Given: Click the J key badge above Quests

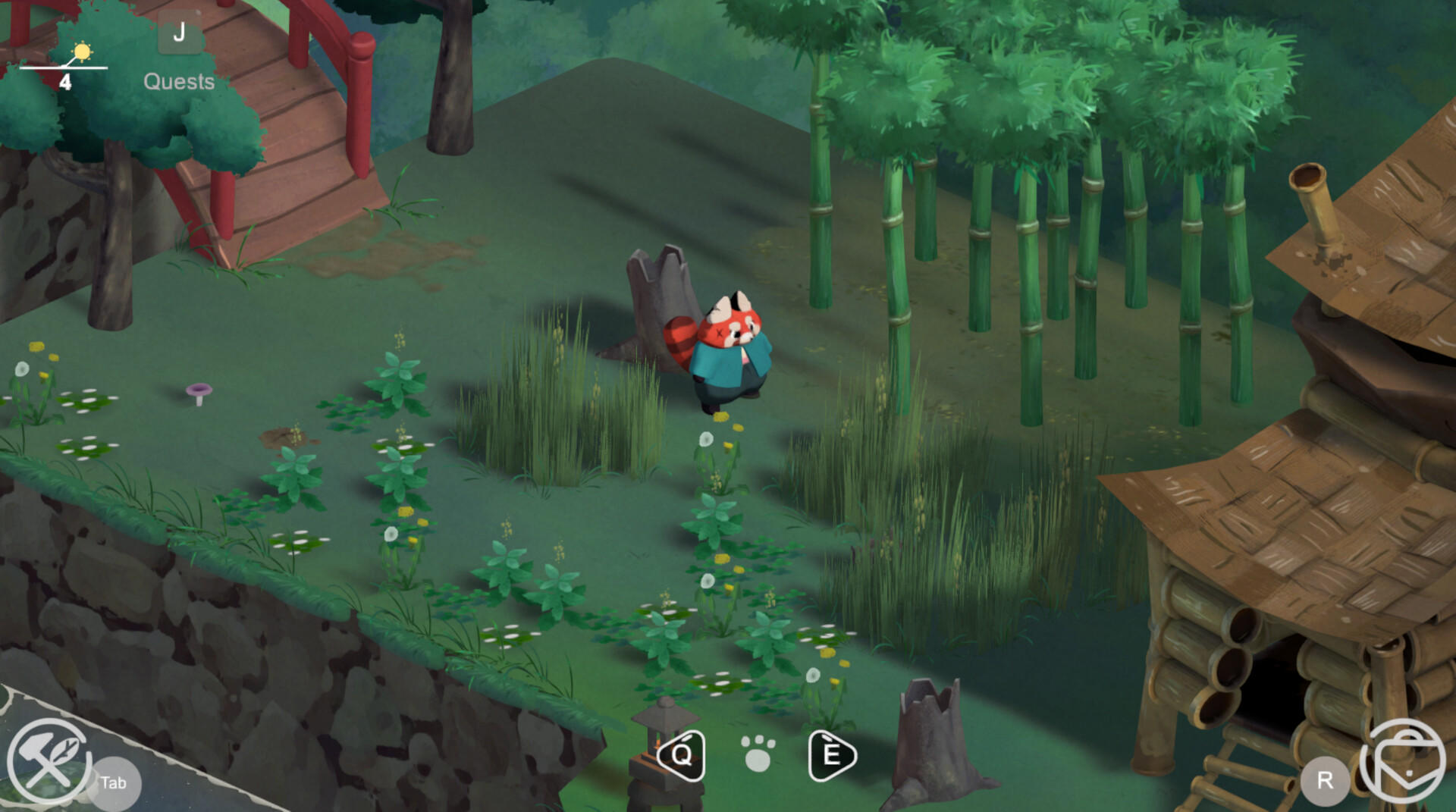Looking at the screenshot, I should 180,33.
